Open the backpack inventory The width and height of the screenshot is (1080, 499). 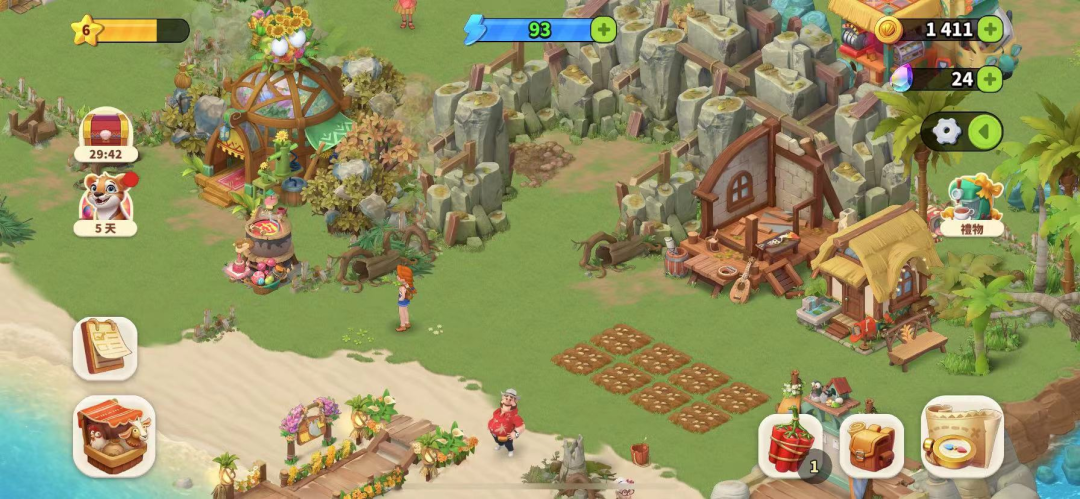(x=871, y=446)
